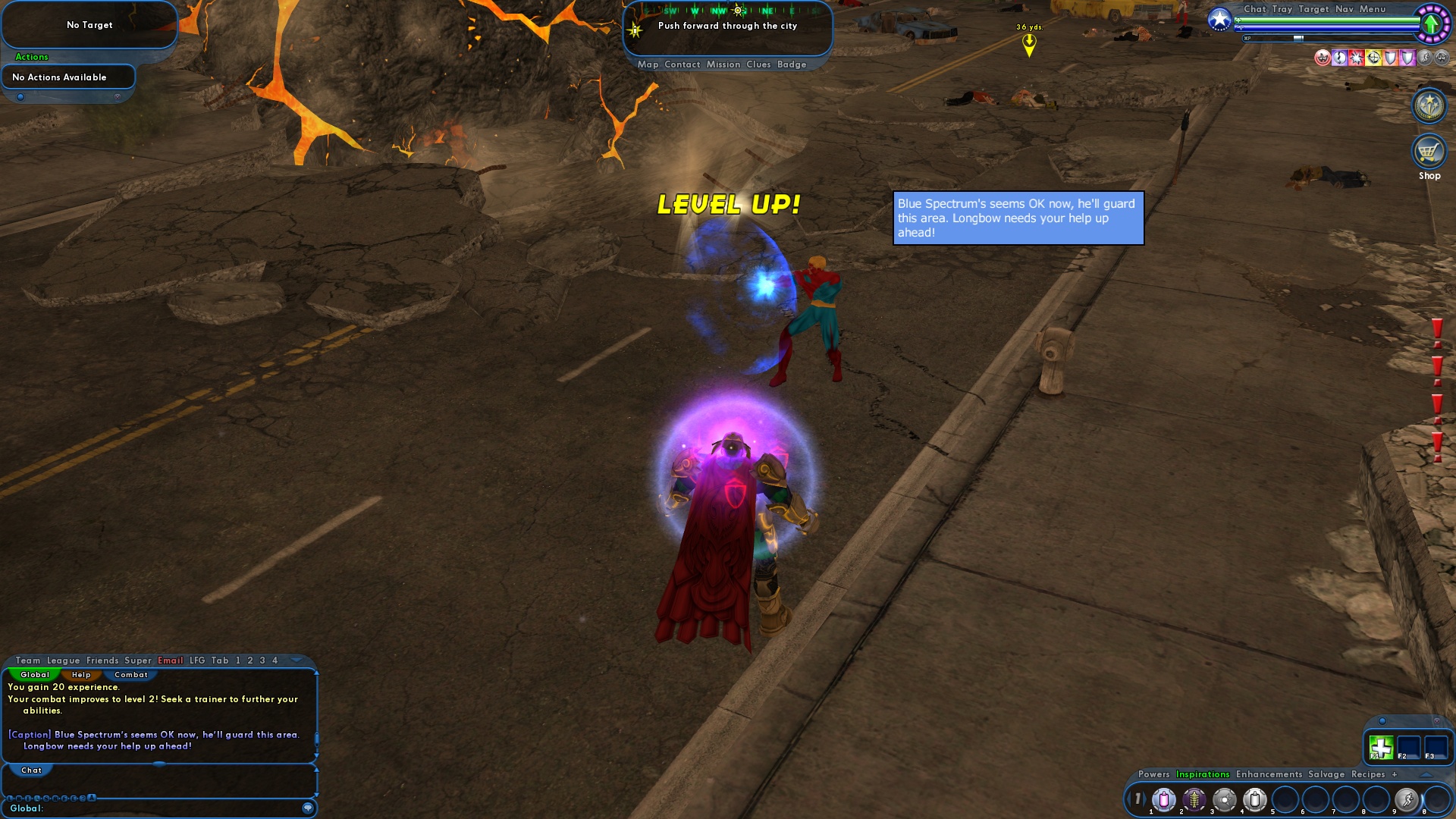This screenshot has width=1456, height=819.
Task: Switch to the Powers tray tab
Action: 1154,774
